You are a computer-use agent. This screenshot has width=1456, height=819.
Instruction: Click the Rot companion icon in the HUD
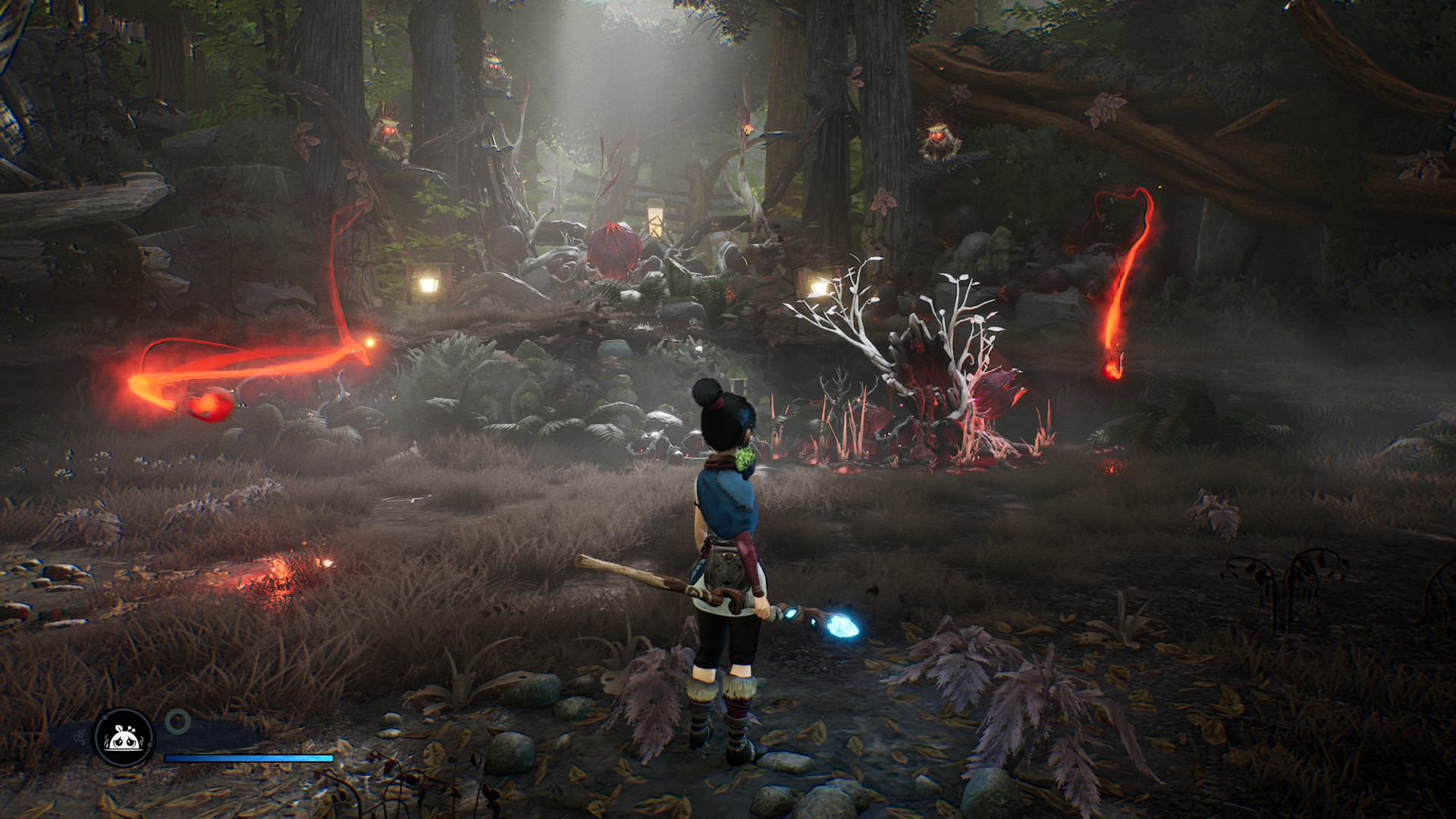point(121,736)
